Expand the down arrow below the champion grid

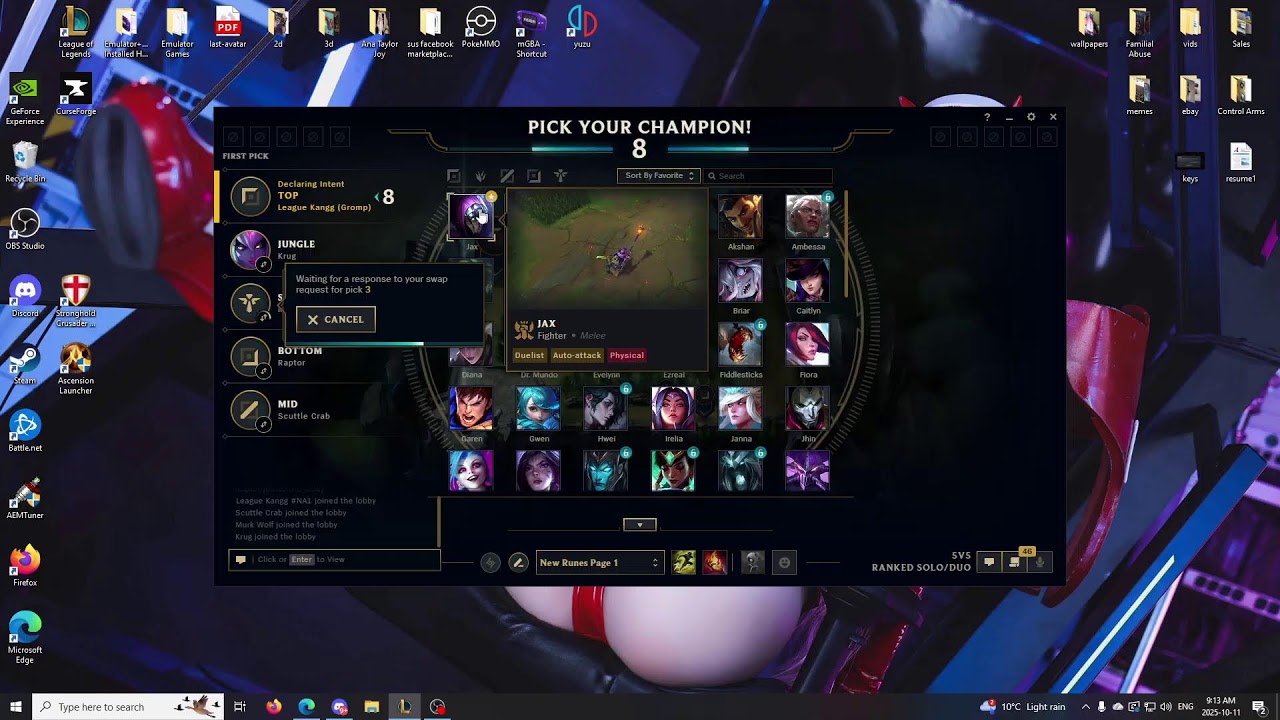pos(640,525)
